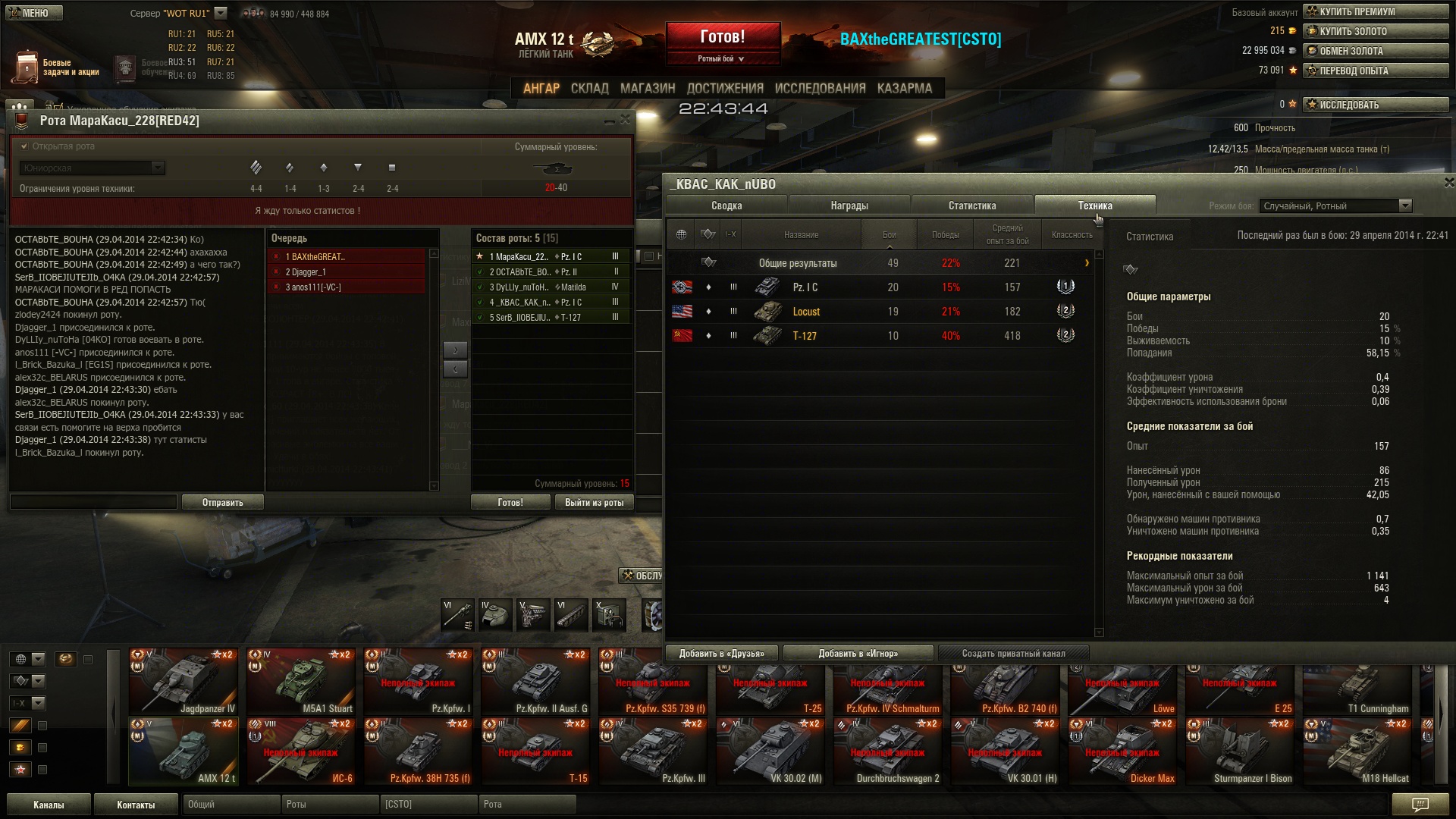Select the Jagdpanzer IV in tank carousel

click(x=184, y=682)
